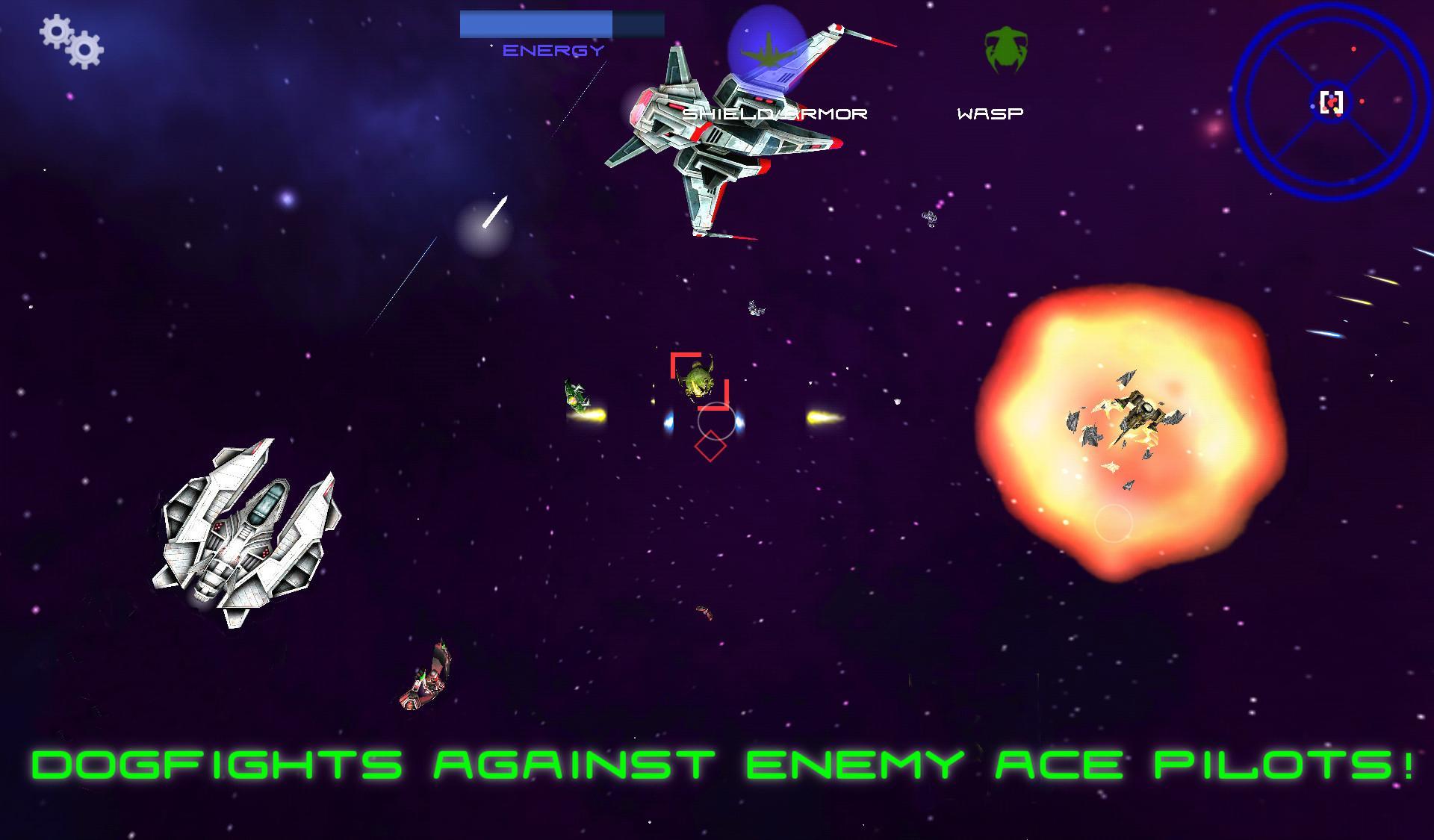The height and width of the screenshot is (840, 1434).
Task: Select the SHIELD/ARMOR label text
Action: (777, 113)
